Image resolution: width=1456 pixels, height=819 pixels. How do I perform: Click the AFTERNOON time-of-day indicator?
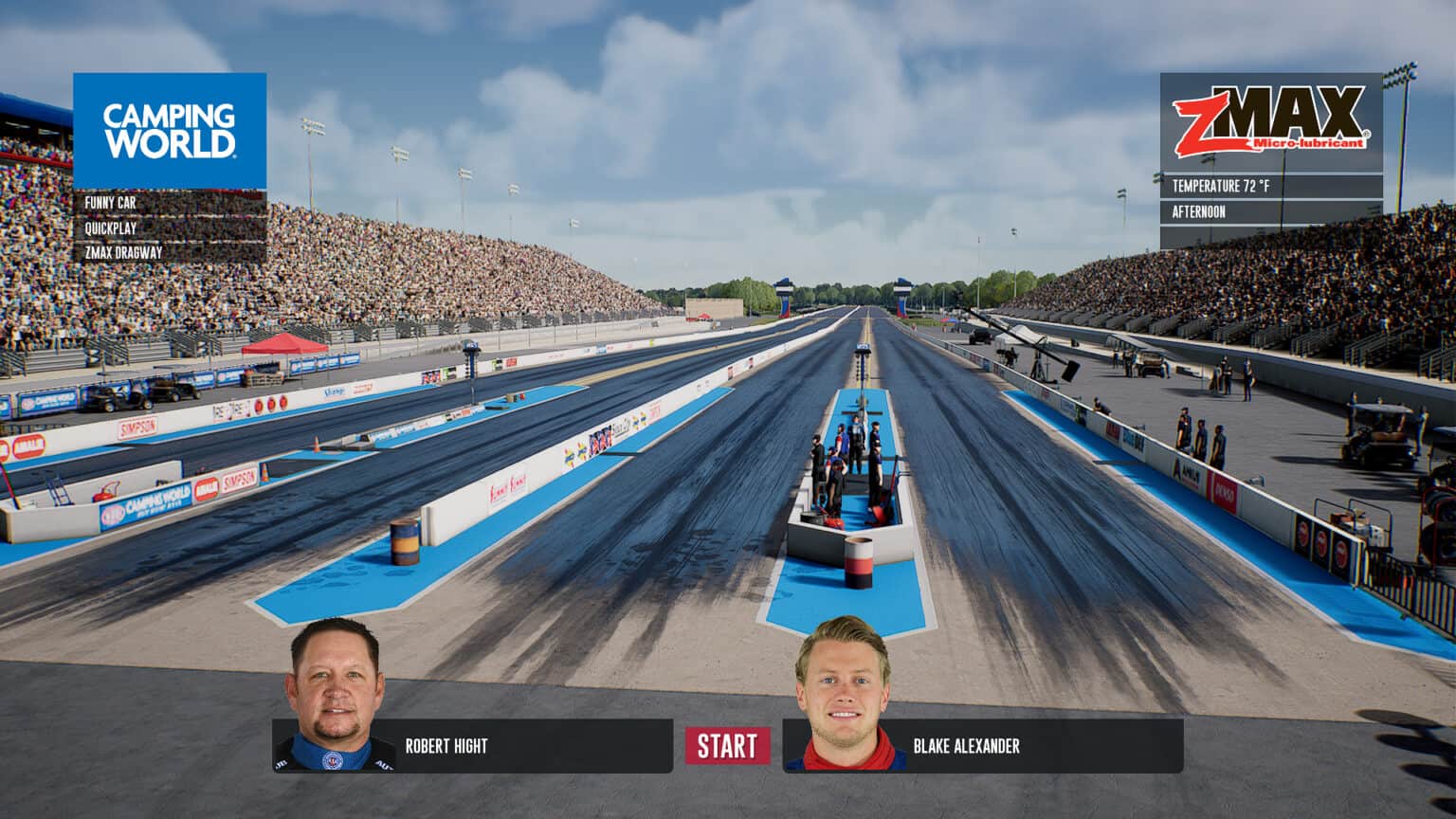(1204, 213)
